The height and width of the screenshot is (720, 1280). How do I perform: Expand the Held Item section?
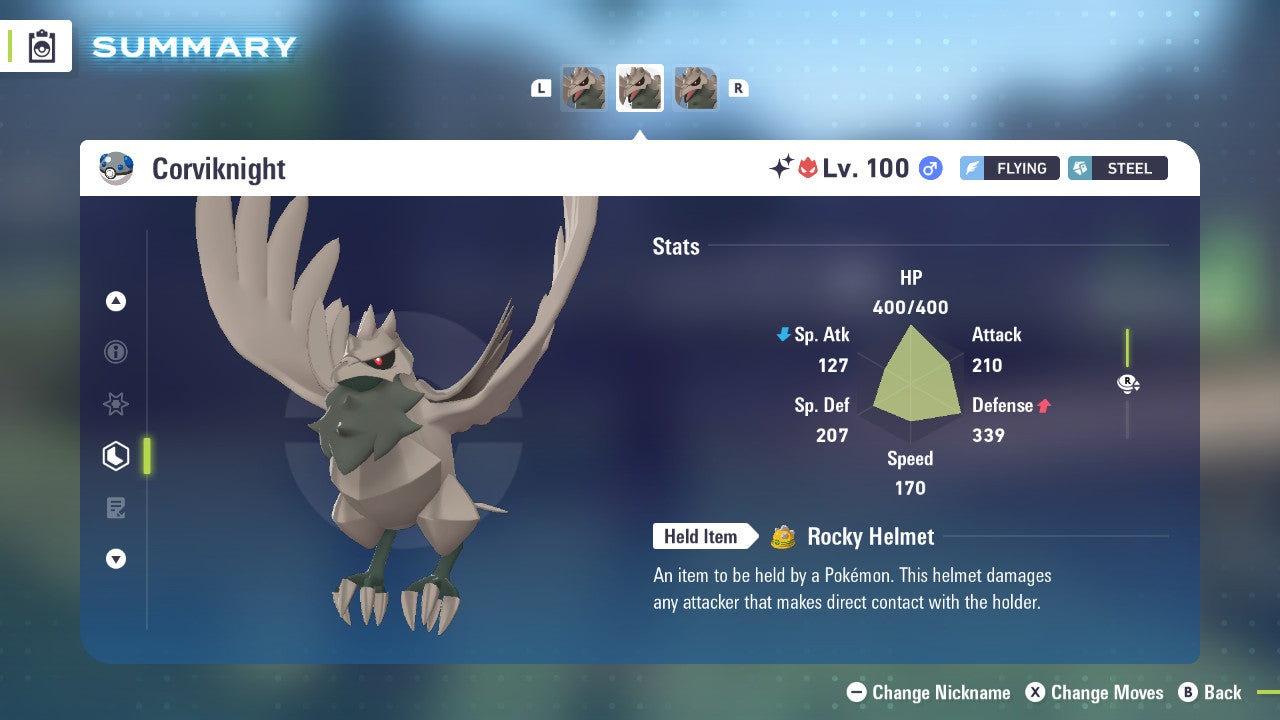705,537
